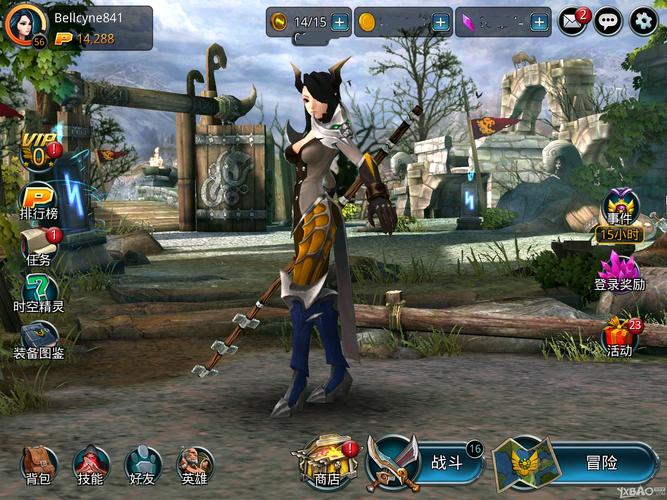Open the VIP badge panel
Viewport: 667px width, 500px height.
tap(38, 150)
